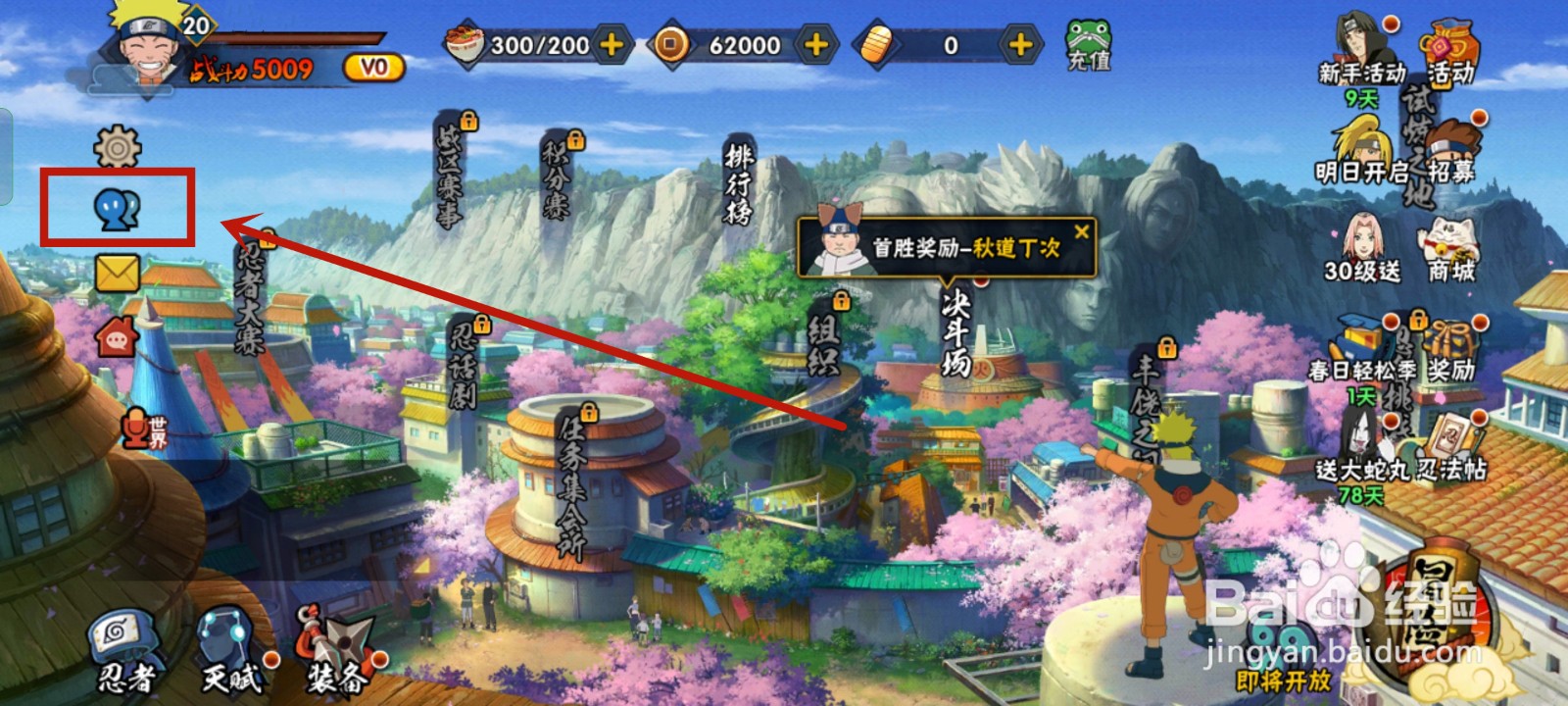Image resolution: width=1568 pixels, height=706 pixels.
Task: Dismiss the 首胜奖励-秋道丁次 banner with its X
Action: [1084, 232]
